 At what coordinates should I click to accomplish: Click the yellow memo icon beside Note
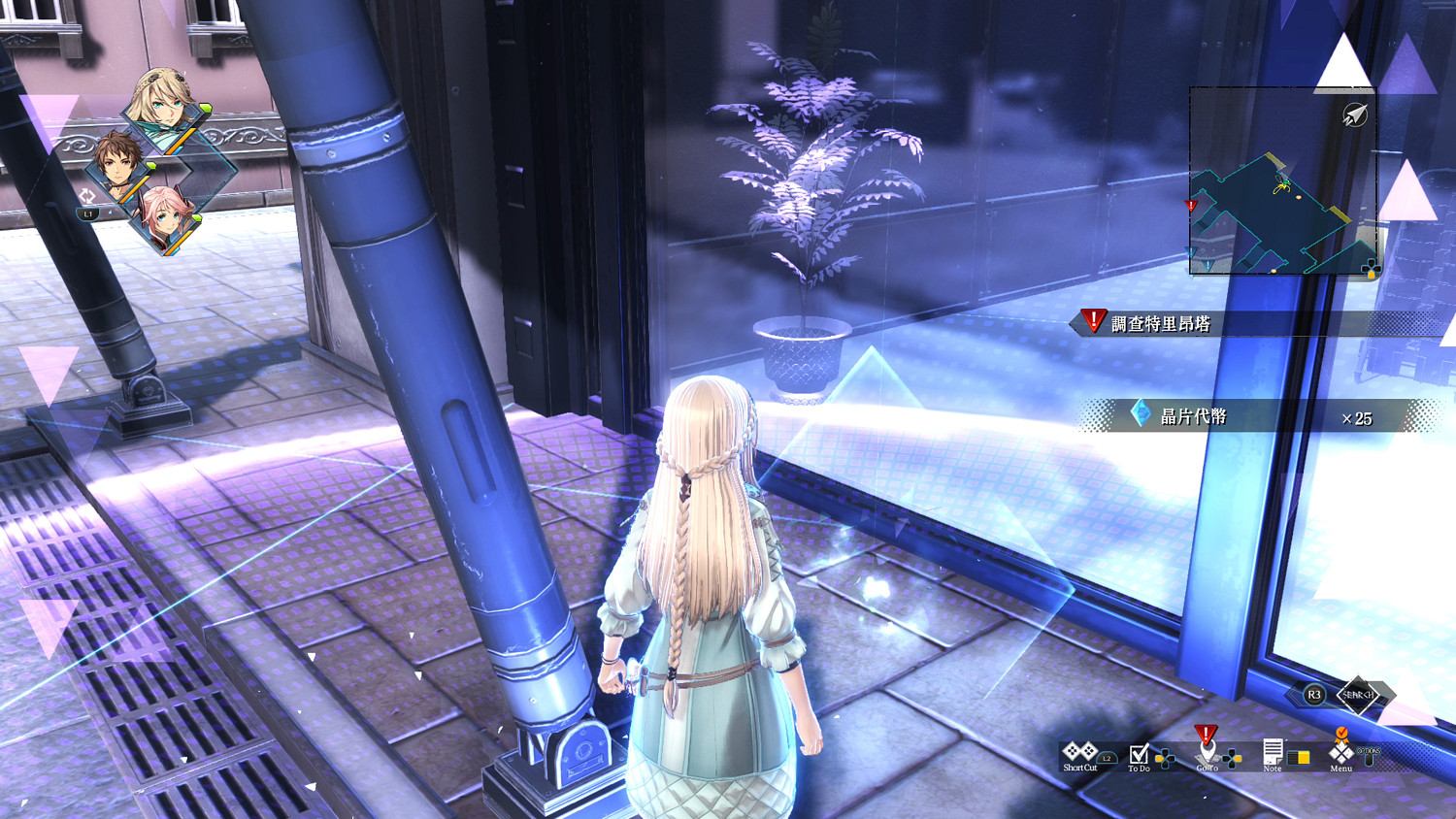pos(1299,757)
